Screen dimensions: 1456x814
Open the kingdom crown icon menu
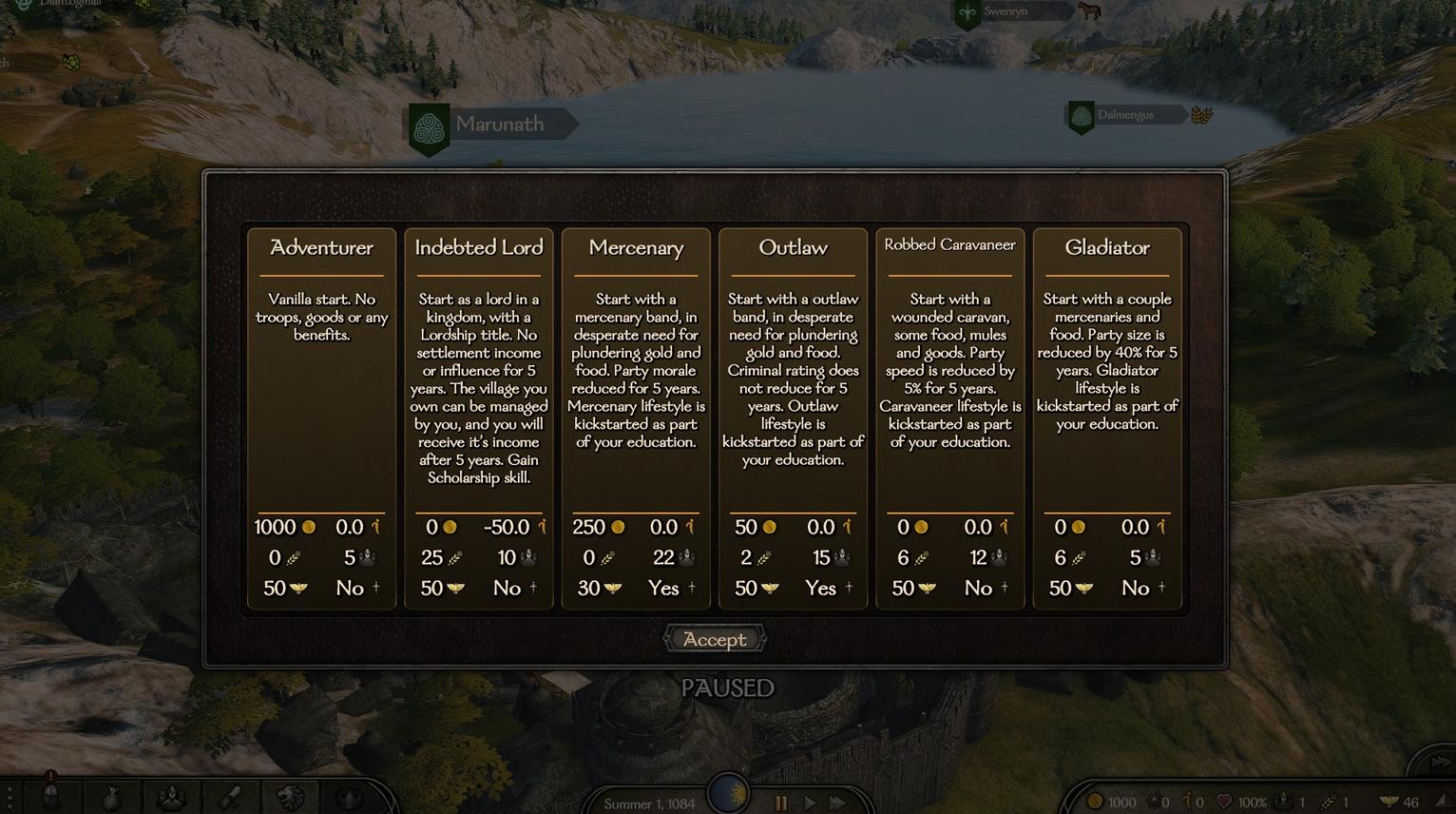tap(350, 798)
